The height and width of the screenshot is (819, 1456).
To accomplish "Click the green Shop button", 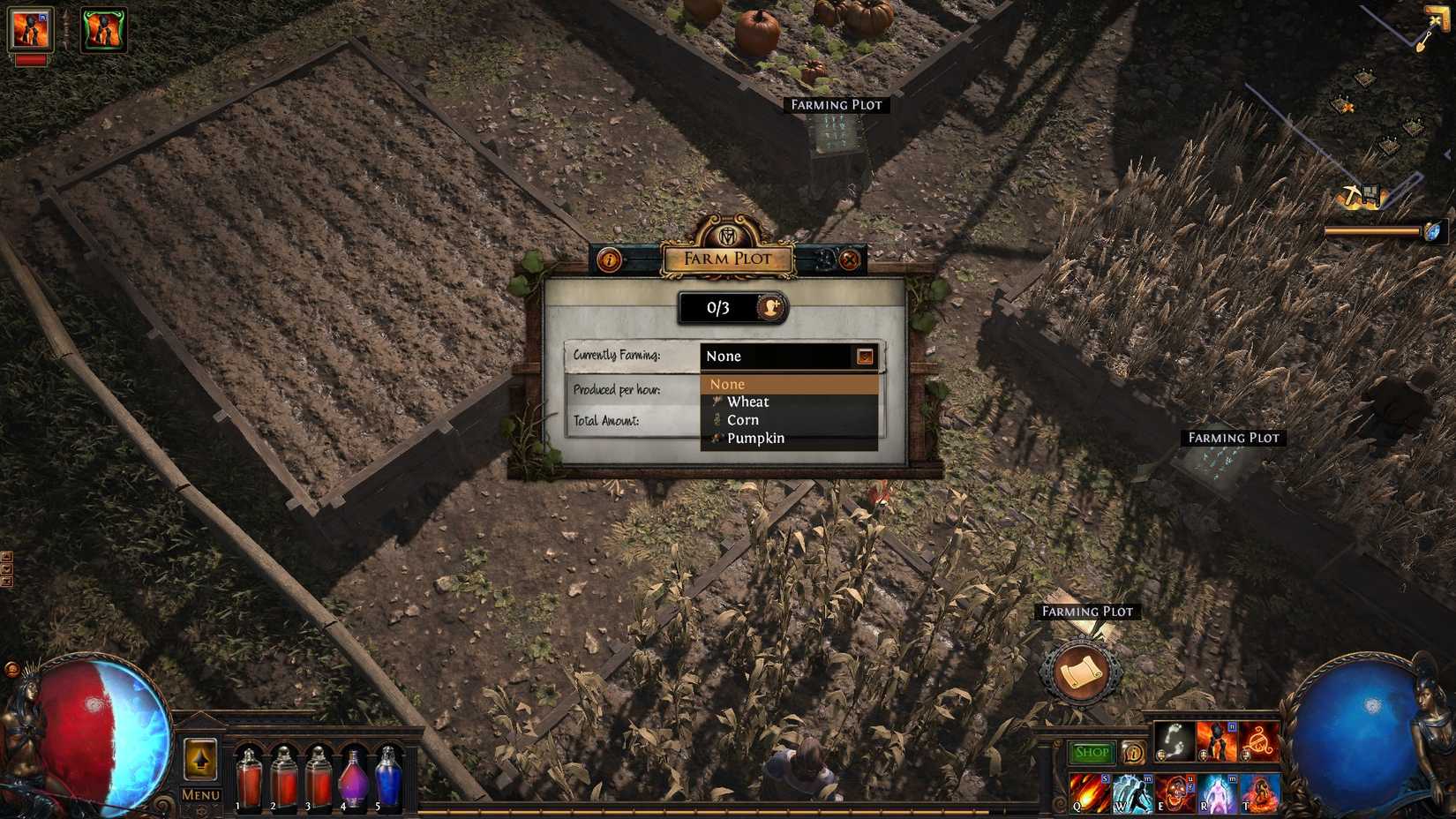I will point(1092,751).
